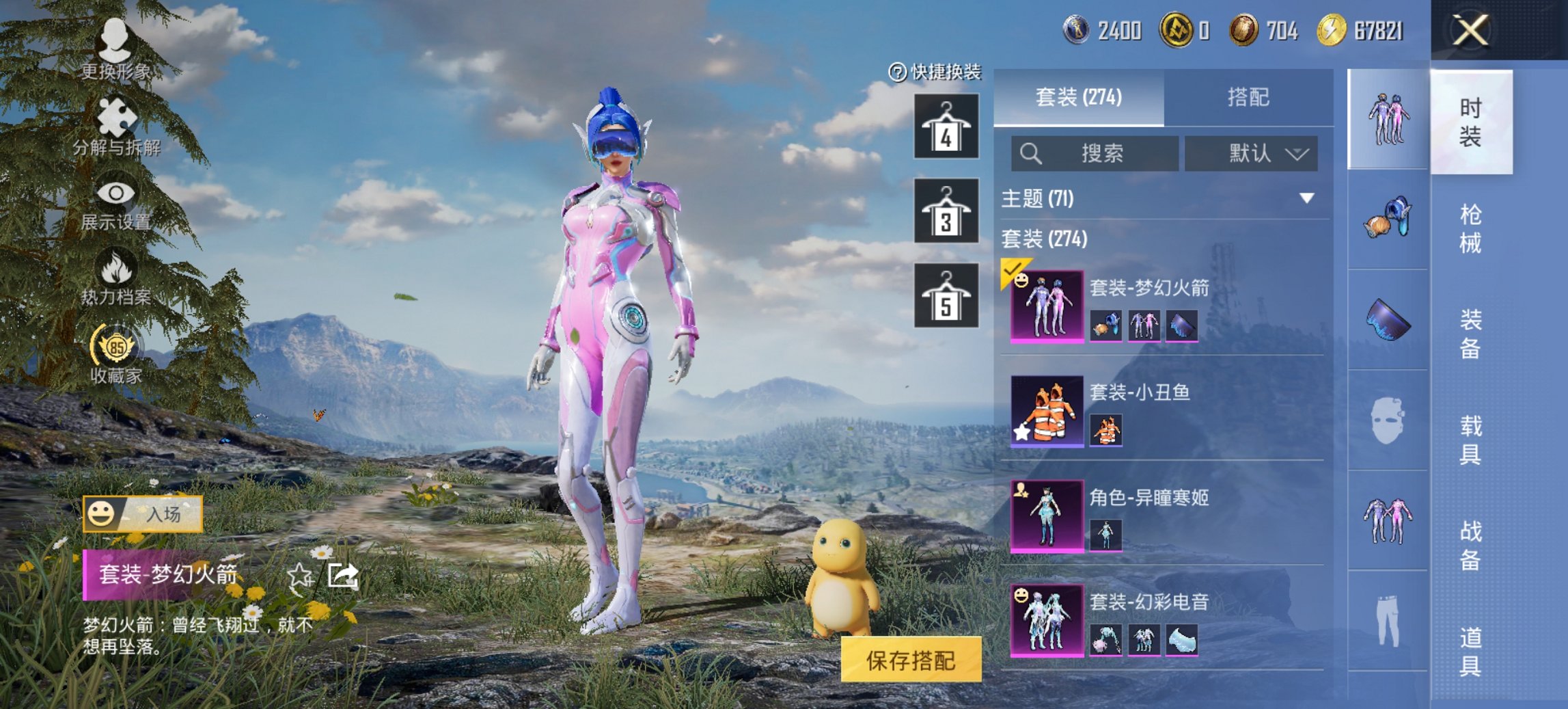The width and height of the screenshot is (1568, 709).
Task: Click the 搜索 search input field
Action: coord(1093,153)
